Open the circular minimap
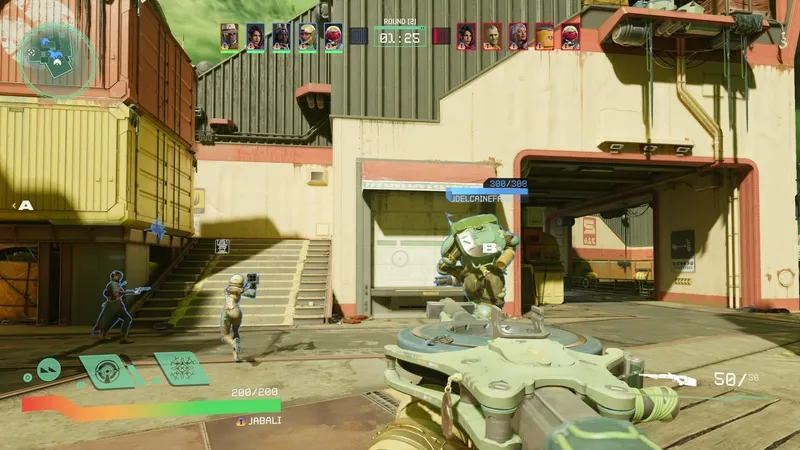Viewport: 800px width, 450px height. 58,58
